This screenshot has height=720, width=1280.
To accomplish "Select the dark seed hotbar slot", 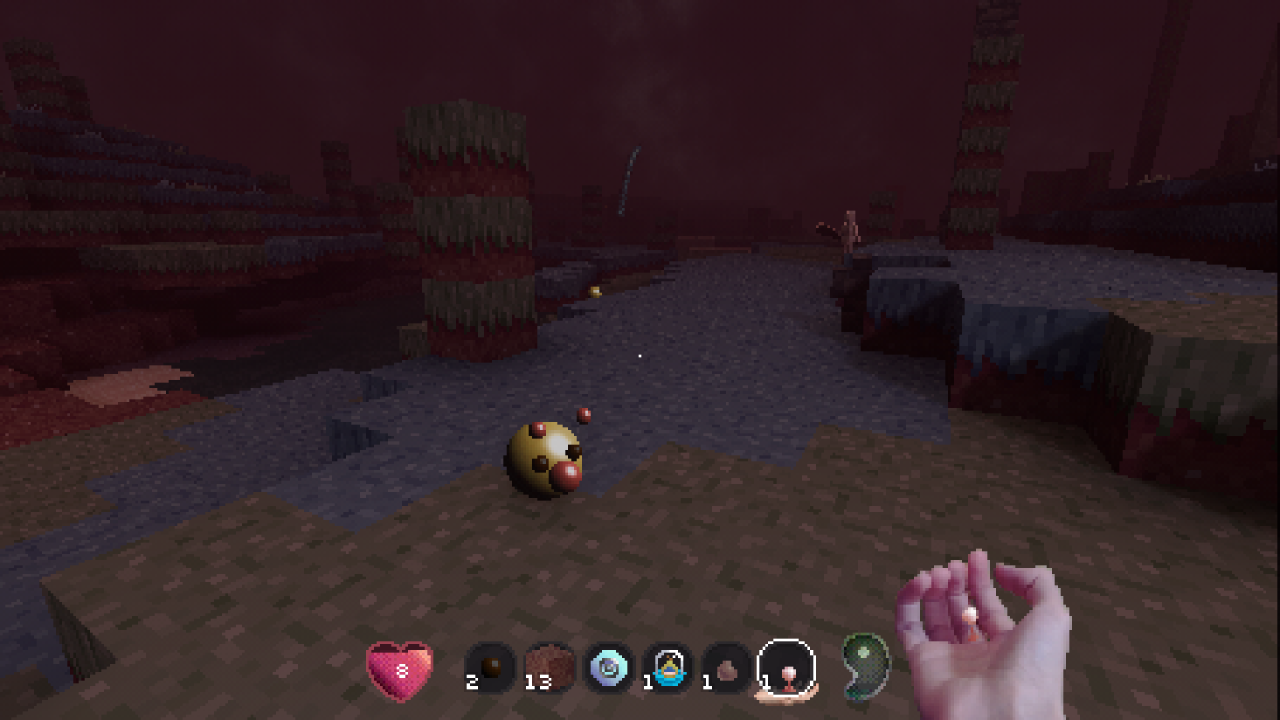I will click(x=490, y=668).
